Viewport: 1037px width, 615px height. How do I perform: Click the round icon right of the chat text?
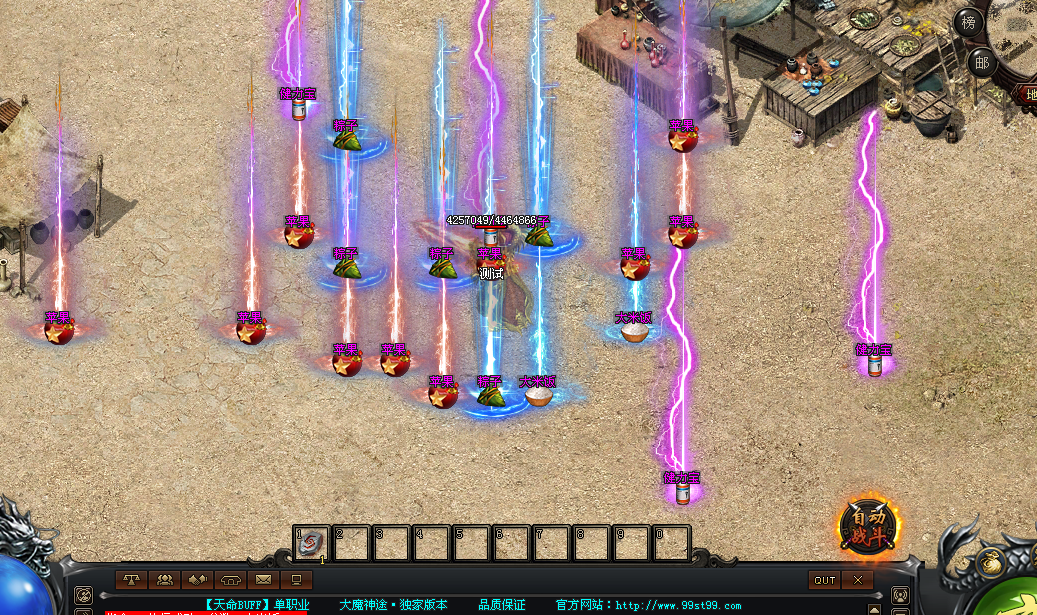(x=899, y=597)
